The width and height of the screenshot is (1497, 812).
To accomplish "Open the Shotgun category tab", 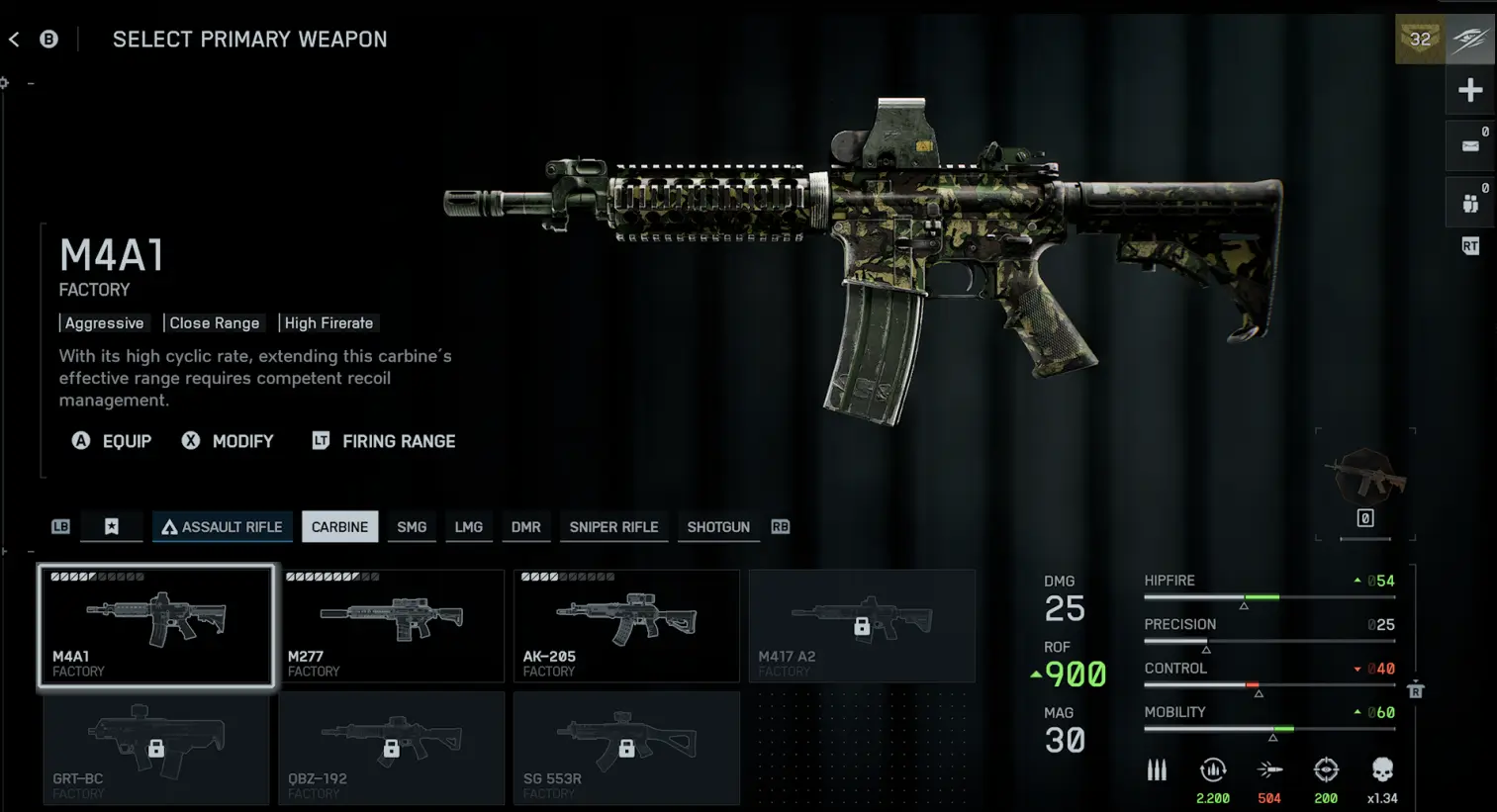I will point(718,527).
